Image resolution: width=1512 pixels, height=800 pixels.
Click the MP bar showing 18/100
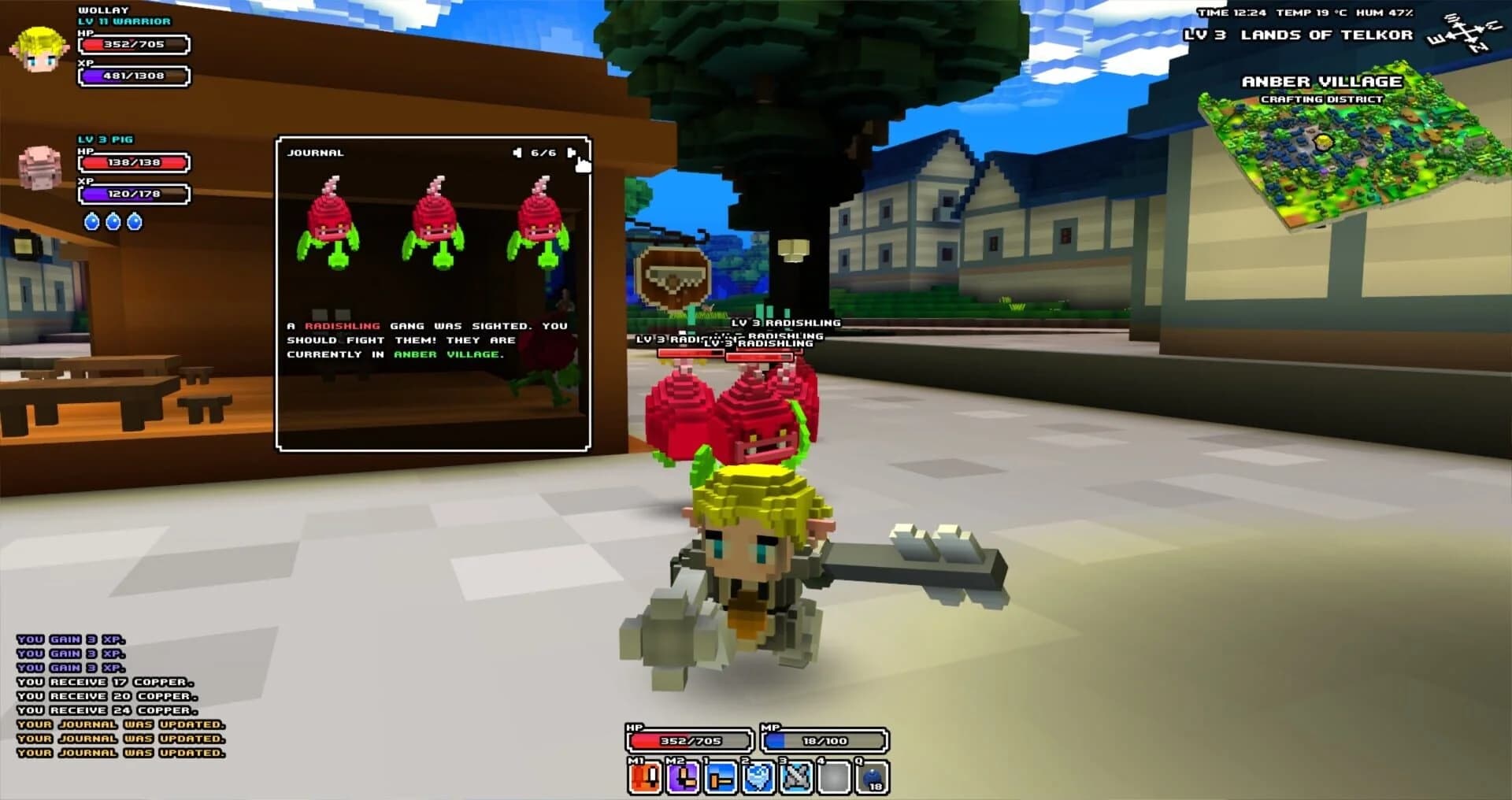pyautogui.click(x=823, y=740)
